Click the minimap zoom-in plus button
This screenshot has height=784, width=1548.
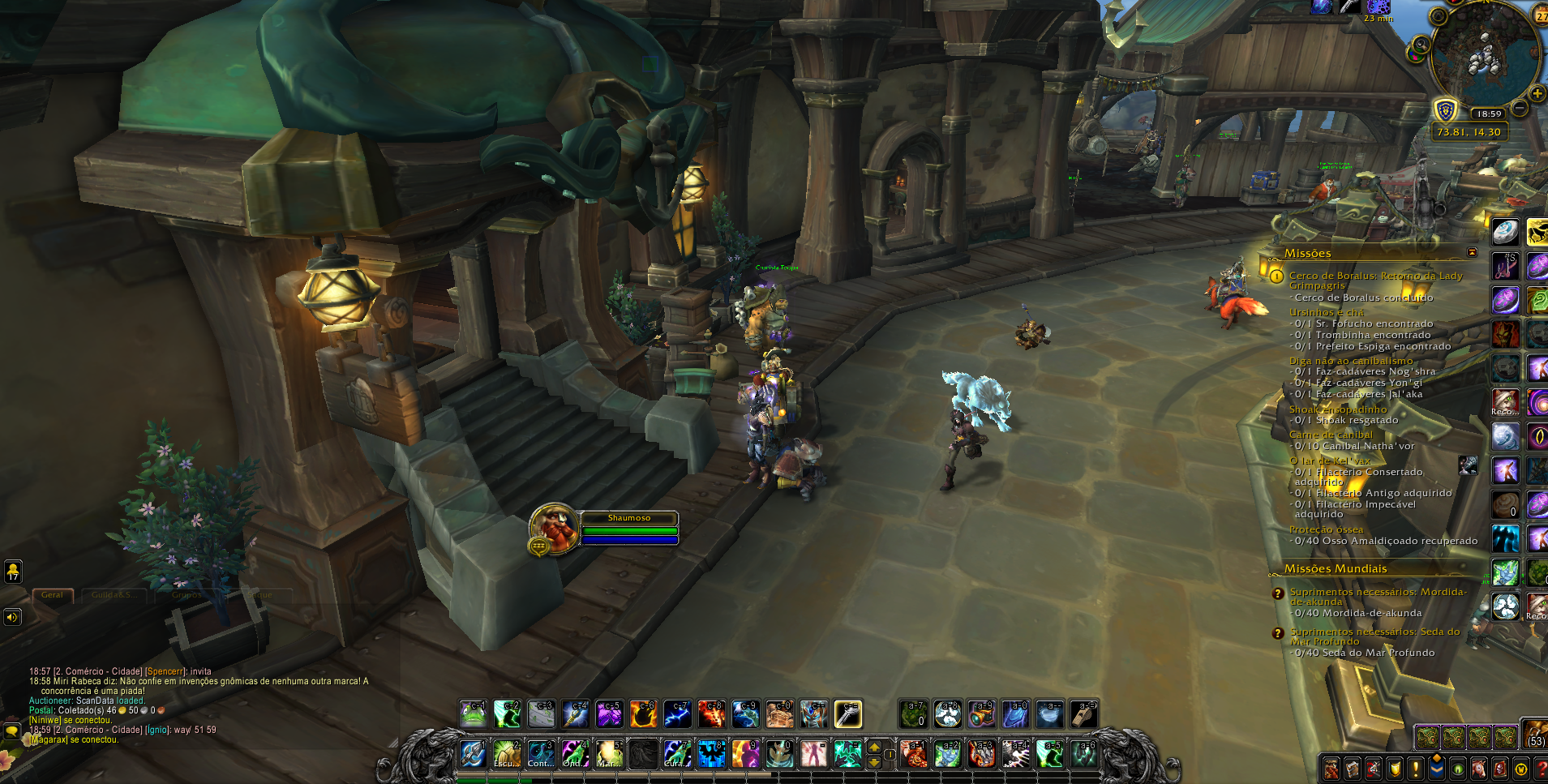(x=1537, y=93)
